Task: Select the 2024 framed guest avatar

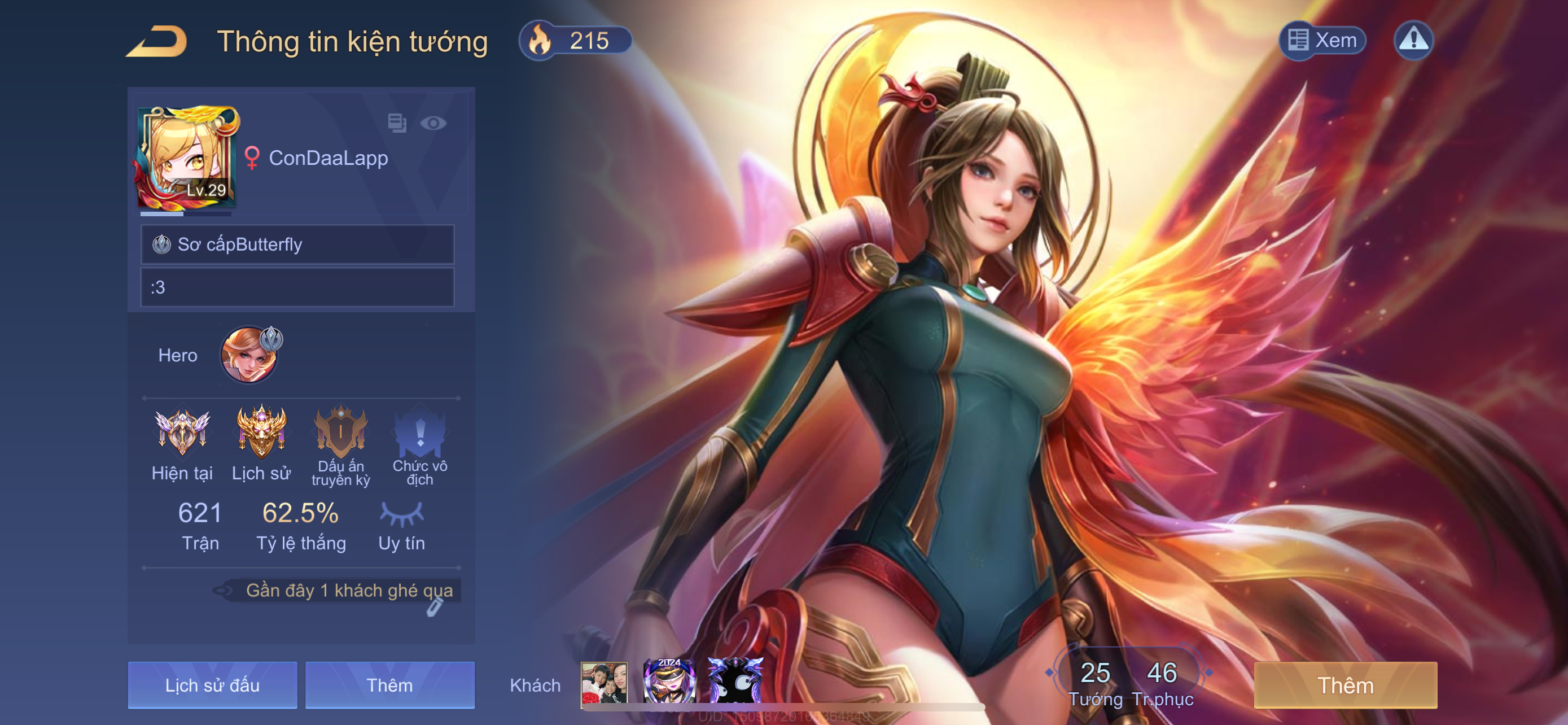Action: (x=668, y=682)
